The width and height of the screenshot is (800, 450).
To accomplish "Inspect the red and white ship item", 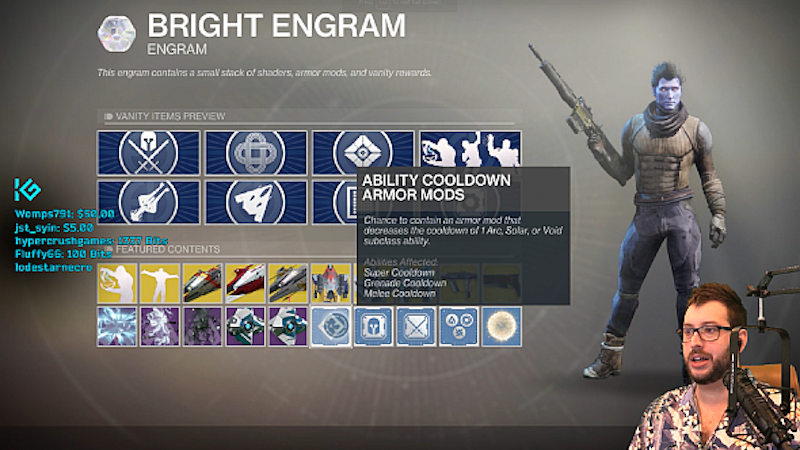I will click(245, 283).
